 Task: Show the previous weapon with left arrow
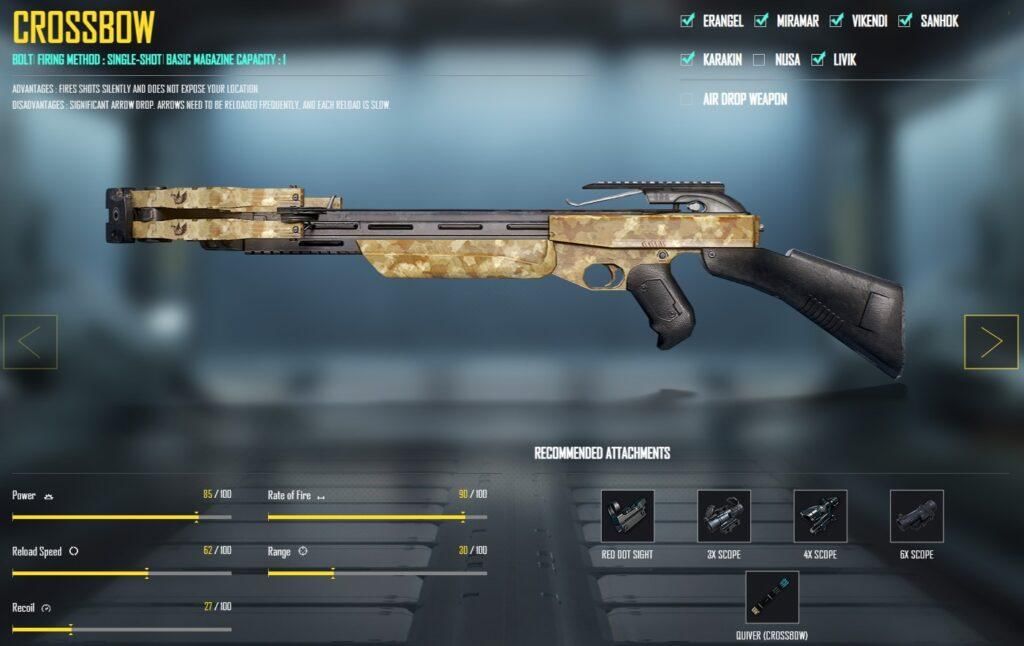tap(30, 342)
